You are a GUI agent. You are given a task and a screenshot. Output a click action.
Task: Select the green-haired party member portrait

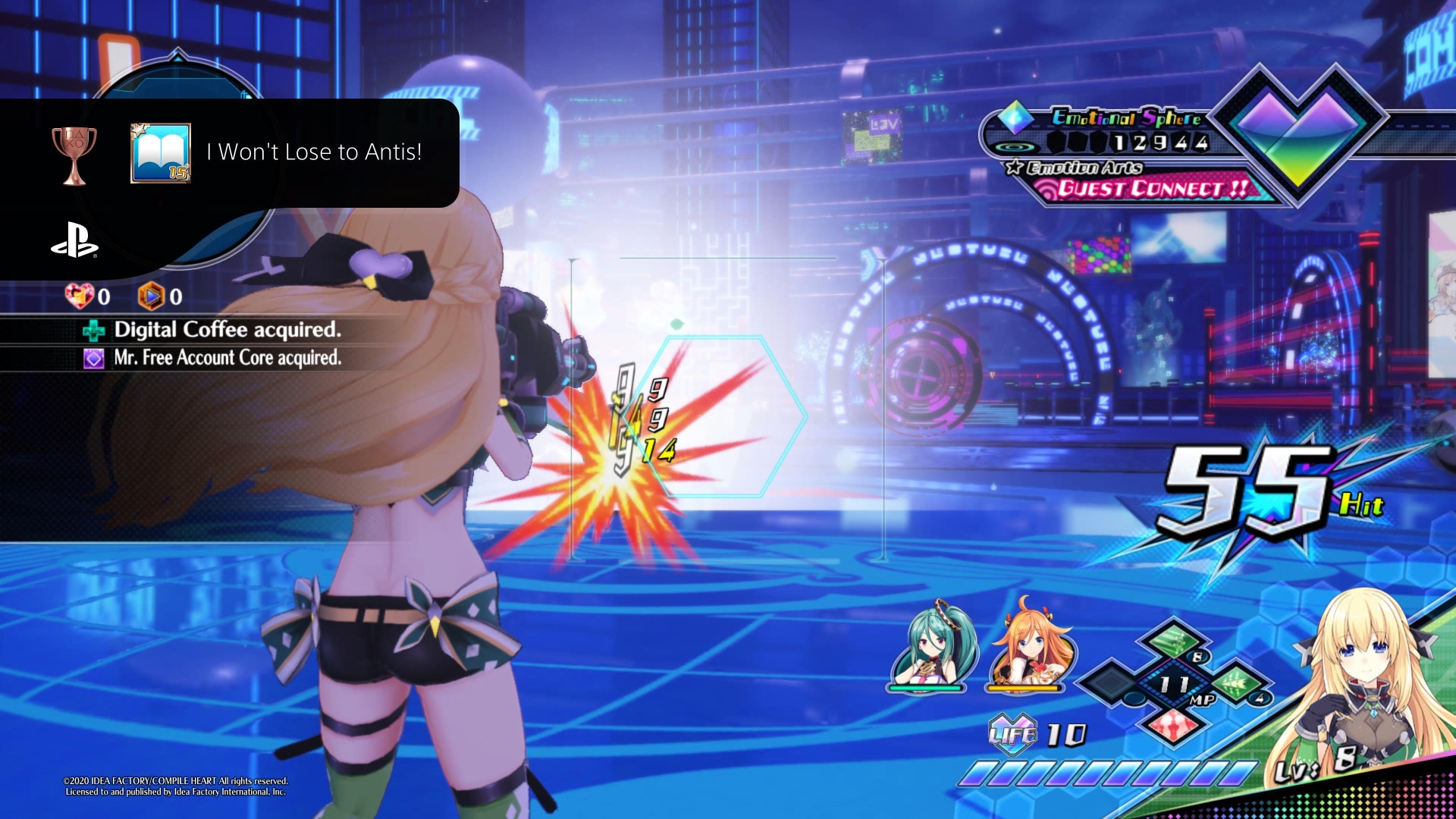tap(930, 647)
